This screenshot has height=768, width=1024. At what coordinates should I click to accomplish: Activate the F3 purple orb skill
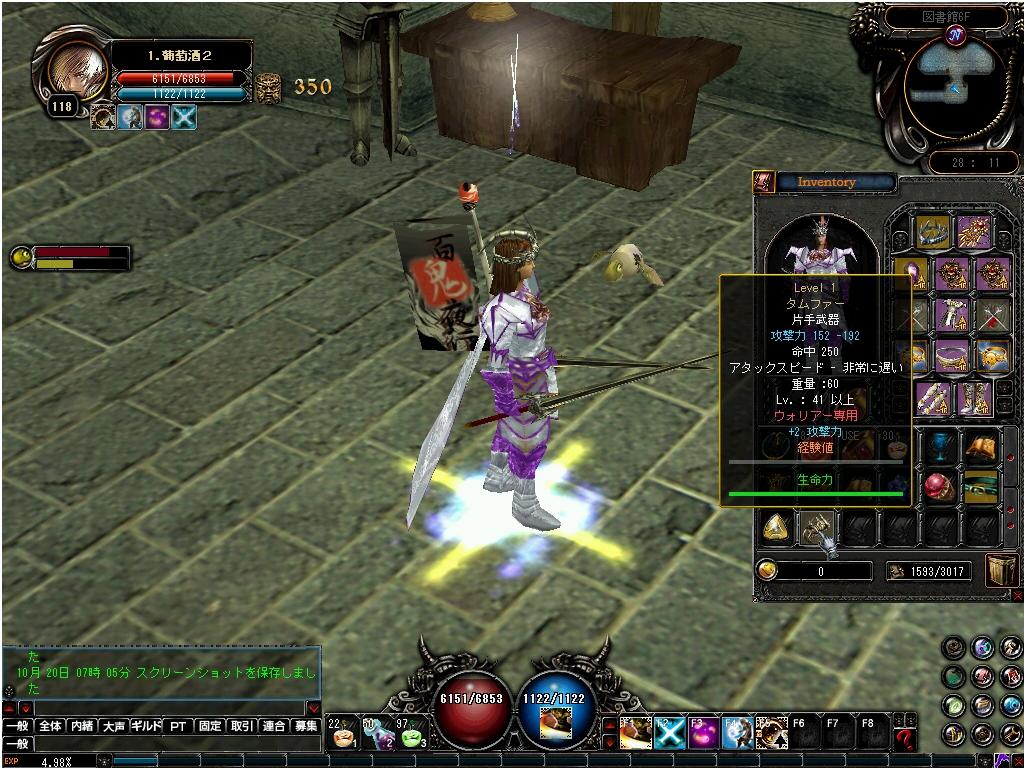[703, 734]
